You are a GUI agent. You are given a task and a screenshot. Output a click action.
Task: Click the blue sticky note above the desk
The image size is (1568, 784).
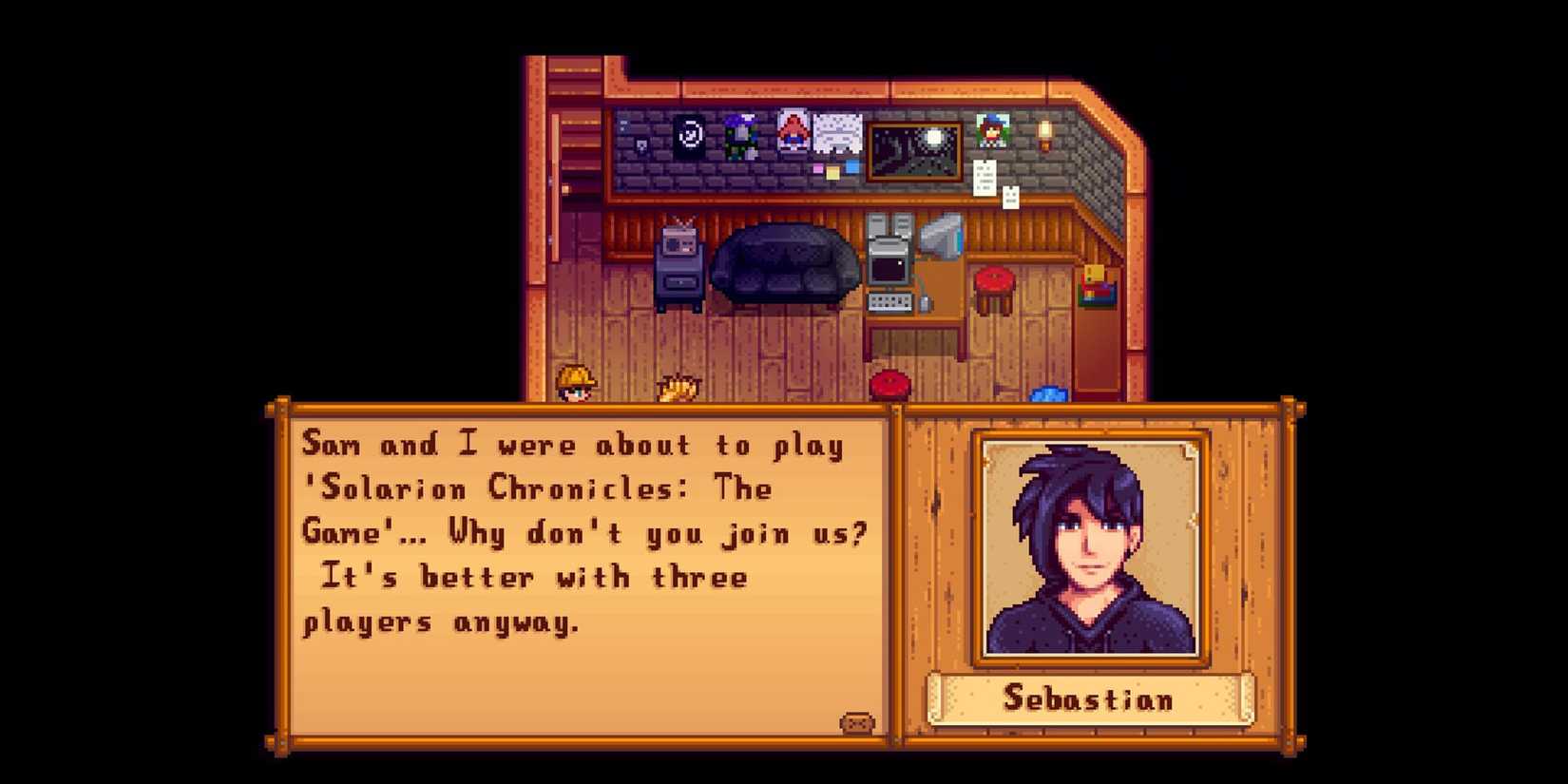(x=851, y=165)
